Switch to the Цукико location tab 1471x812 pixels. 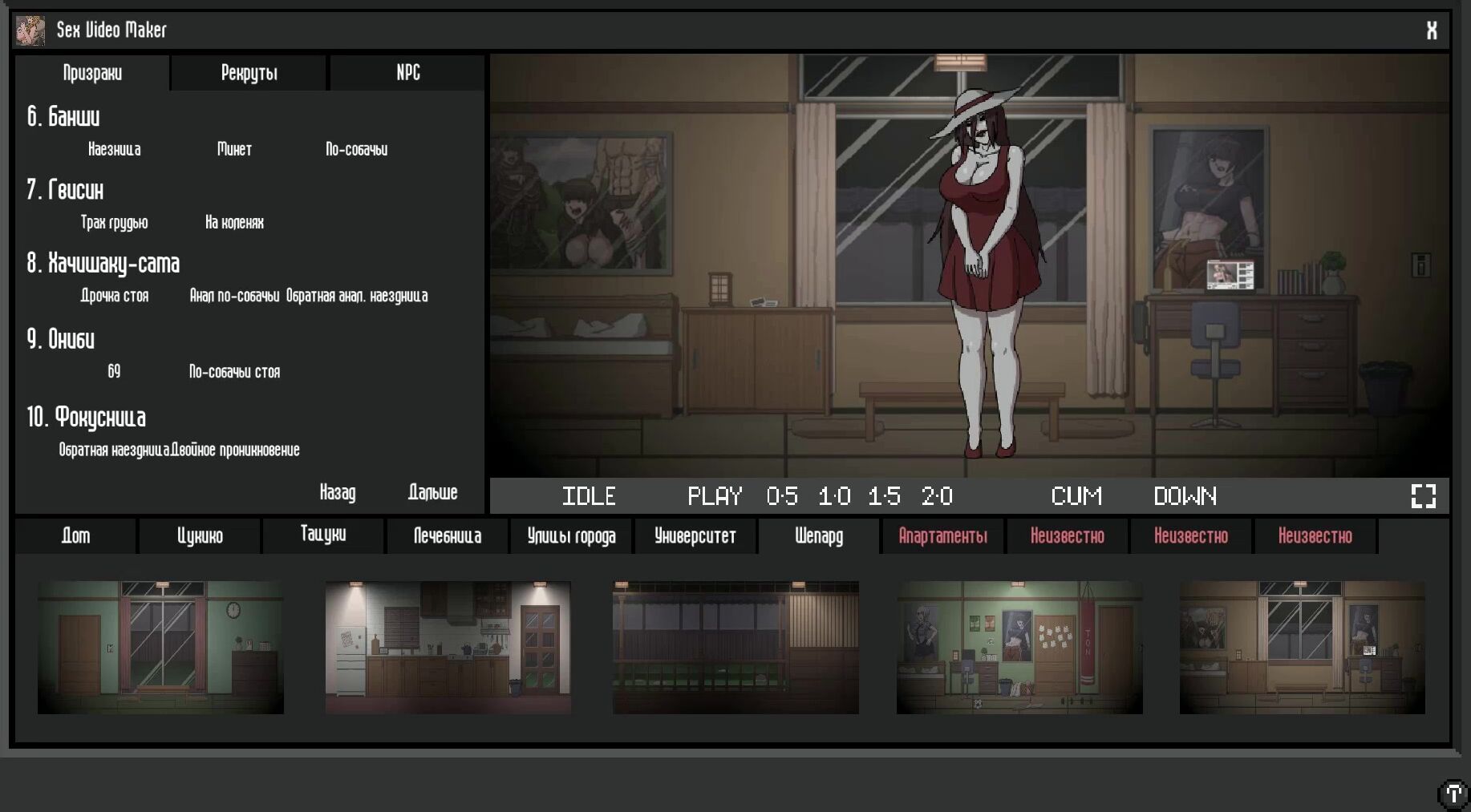pyautogui.click(x=200, y=535)
